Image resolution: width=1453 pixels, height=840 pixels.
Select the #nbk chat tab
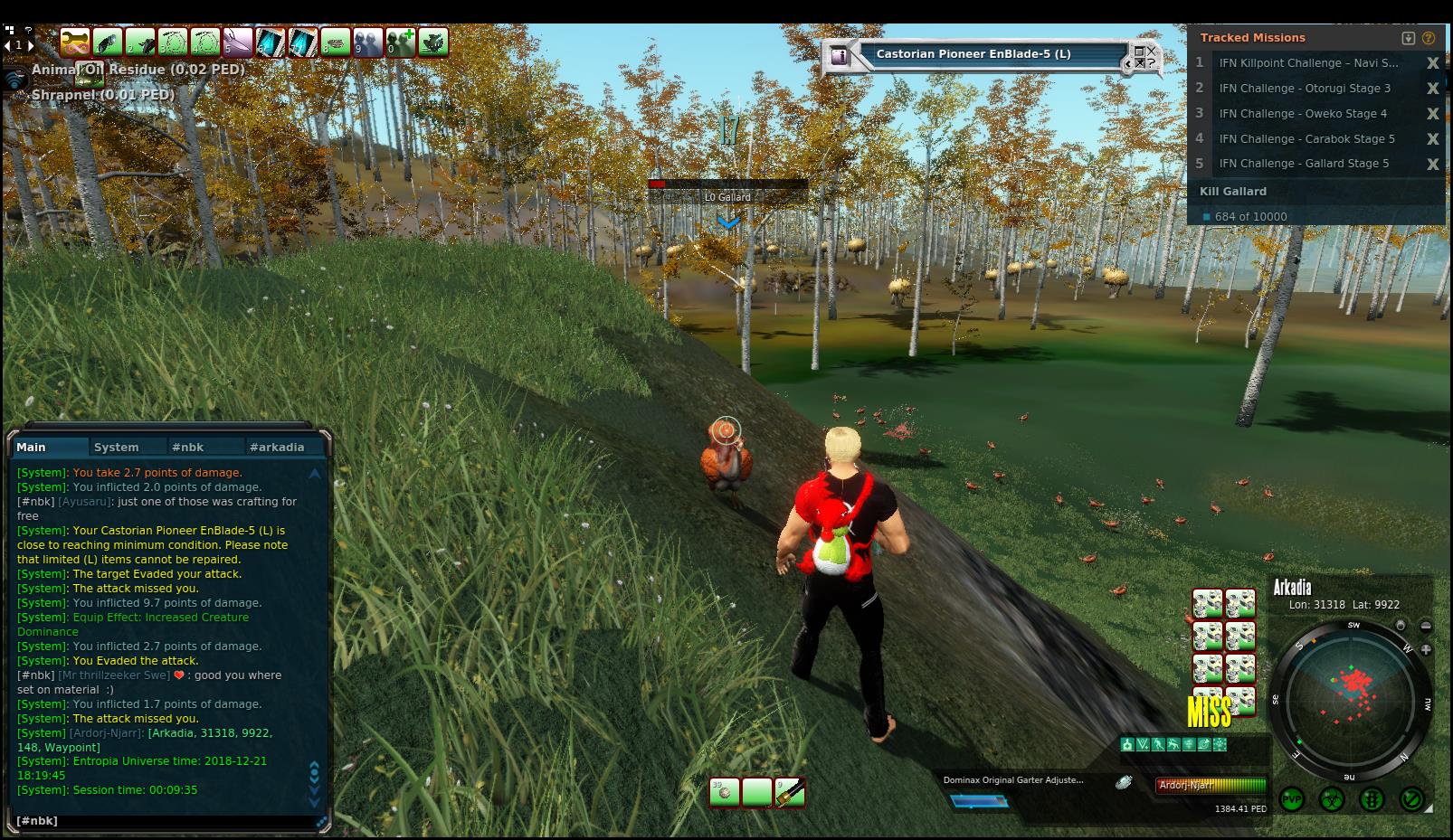188,447
